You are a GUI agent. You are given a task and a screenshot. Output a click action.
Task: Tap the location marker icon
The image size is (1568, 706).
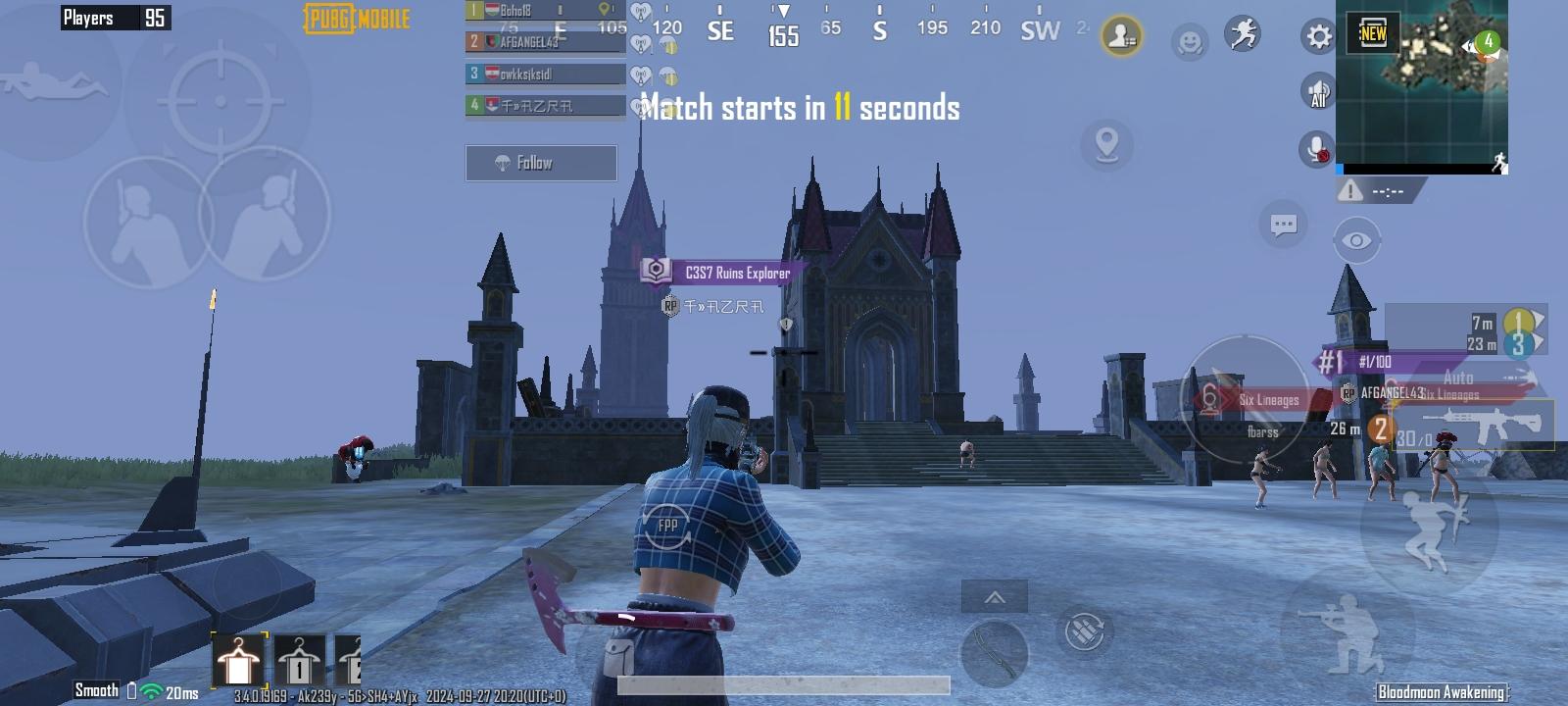pos(1107,145)
